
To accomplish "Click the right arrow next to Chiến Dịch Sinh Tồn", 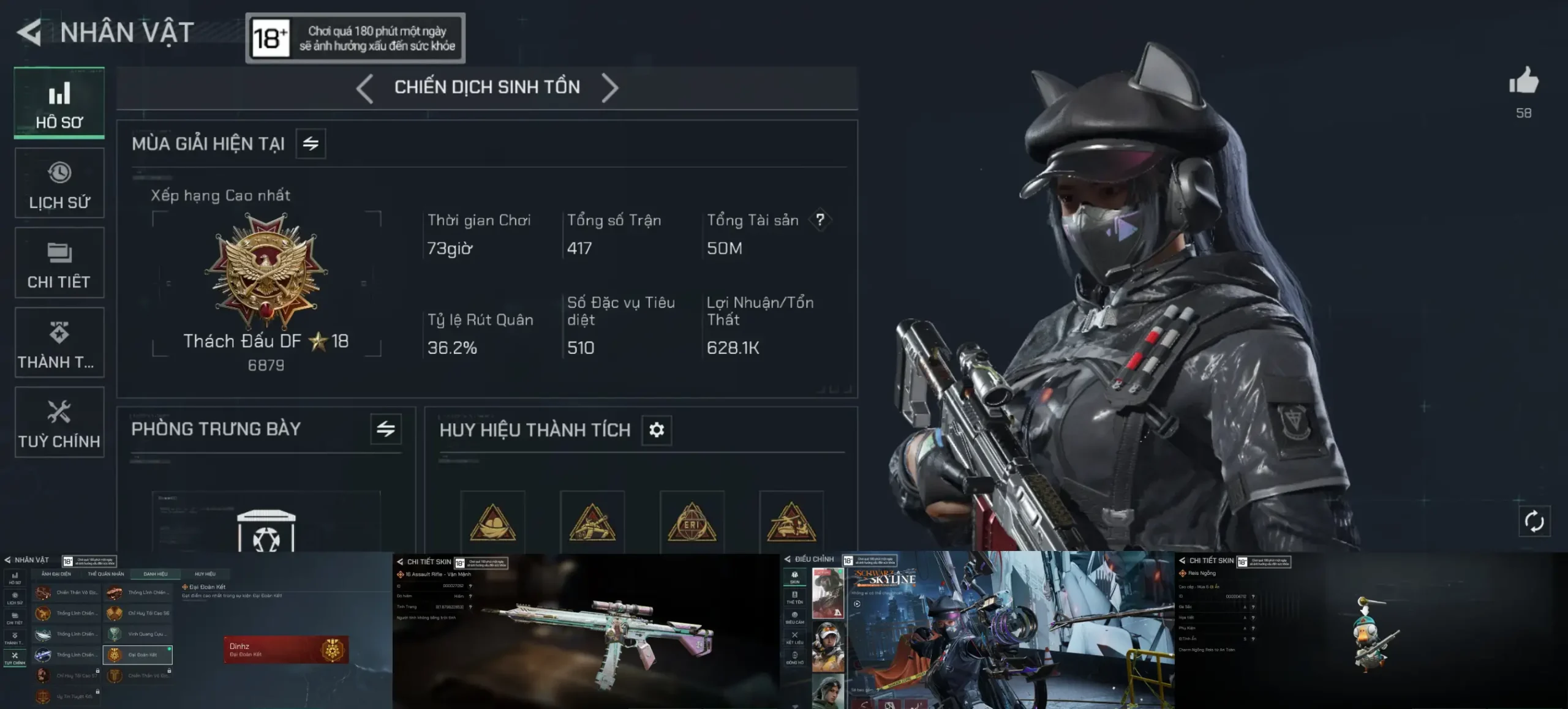I will pos(609,88).
